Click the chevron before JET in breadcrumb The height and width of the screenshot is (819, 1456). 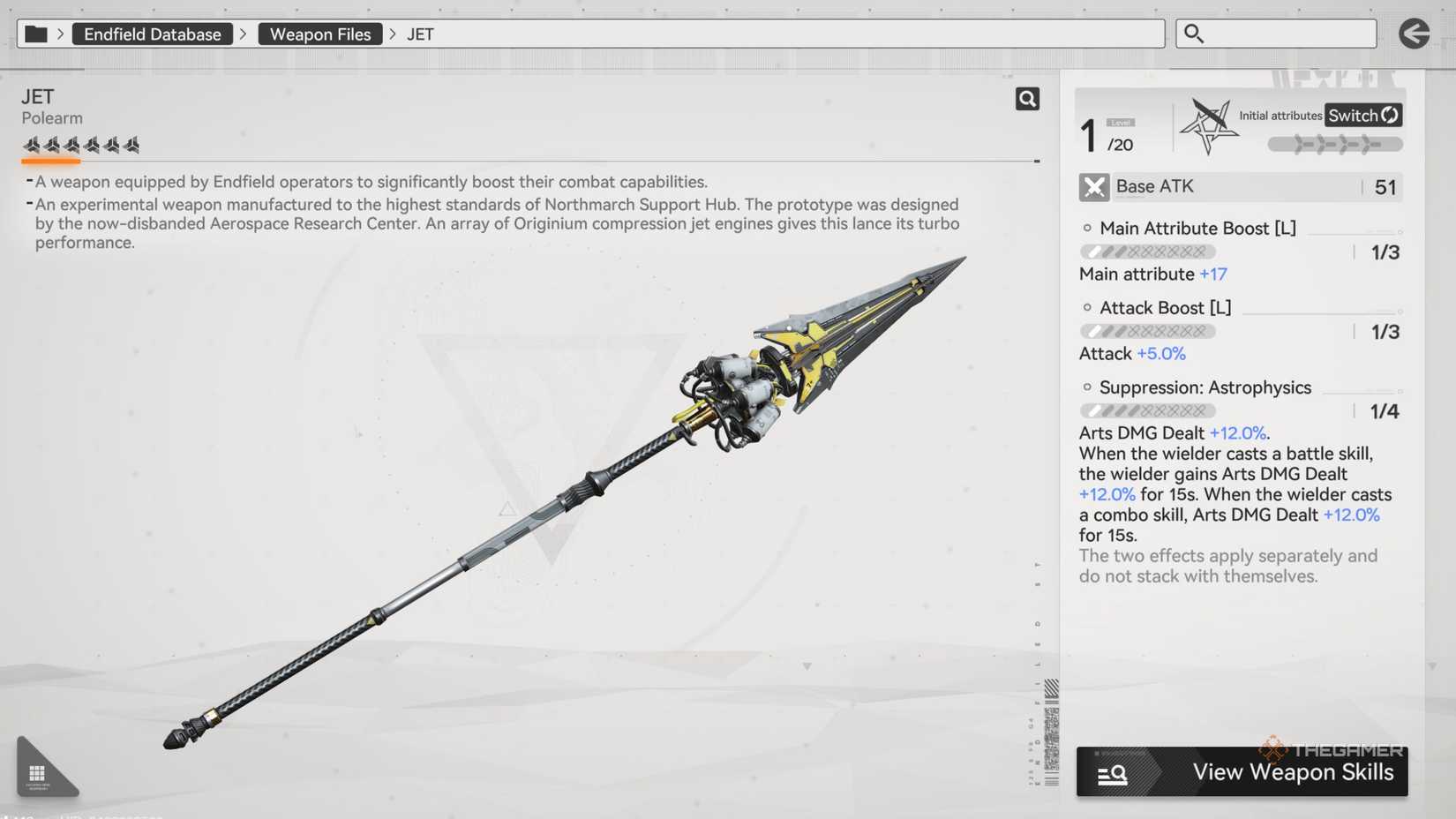[x=390, y=34]
